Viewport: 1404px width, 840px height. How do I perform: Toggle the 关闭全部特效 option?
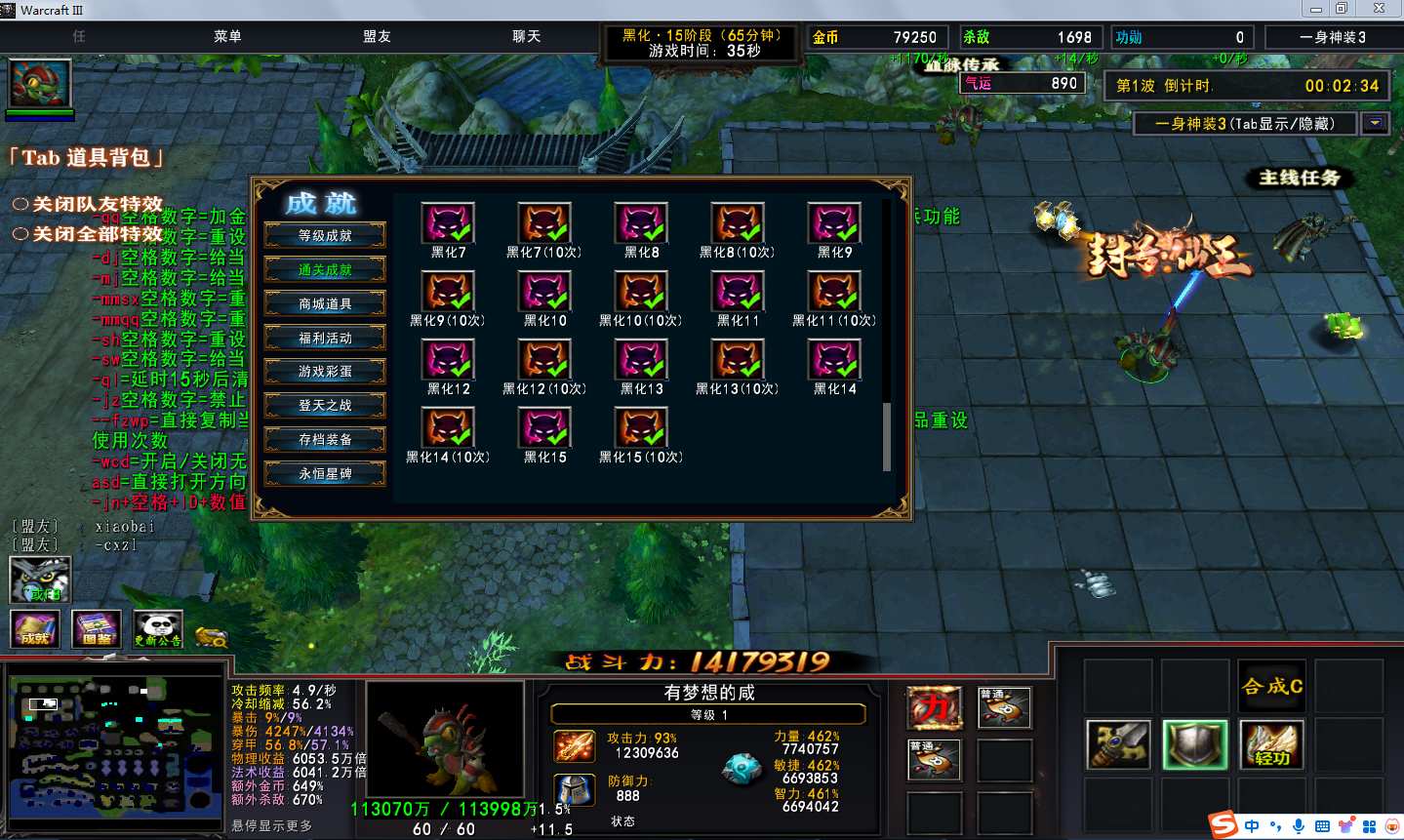click(x=20, y=234)
